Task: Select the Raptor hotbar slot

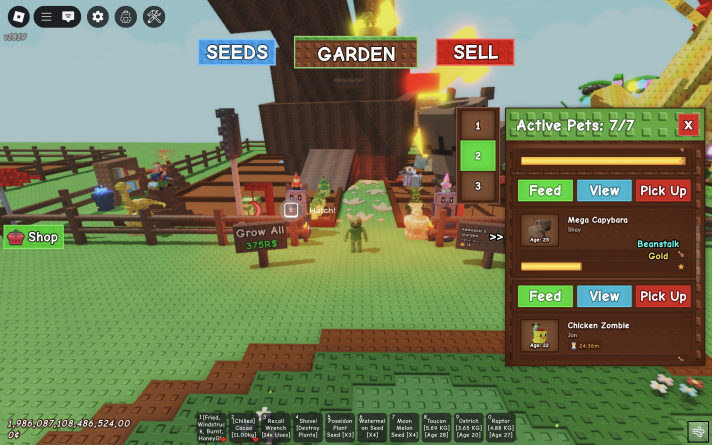Action: (x=501, y=427)
